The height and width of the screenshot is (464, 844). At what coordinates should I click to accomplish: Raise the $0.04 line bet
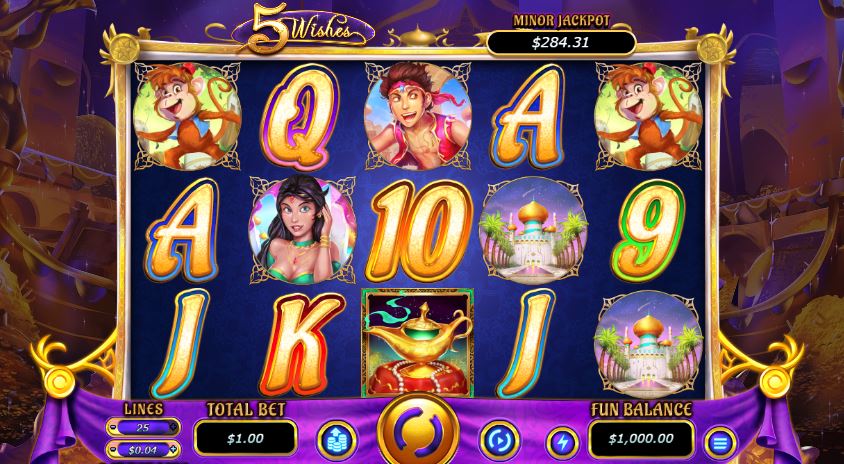coord(176,449)
